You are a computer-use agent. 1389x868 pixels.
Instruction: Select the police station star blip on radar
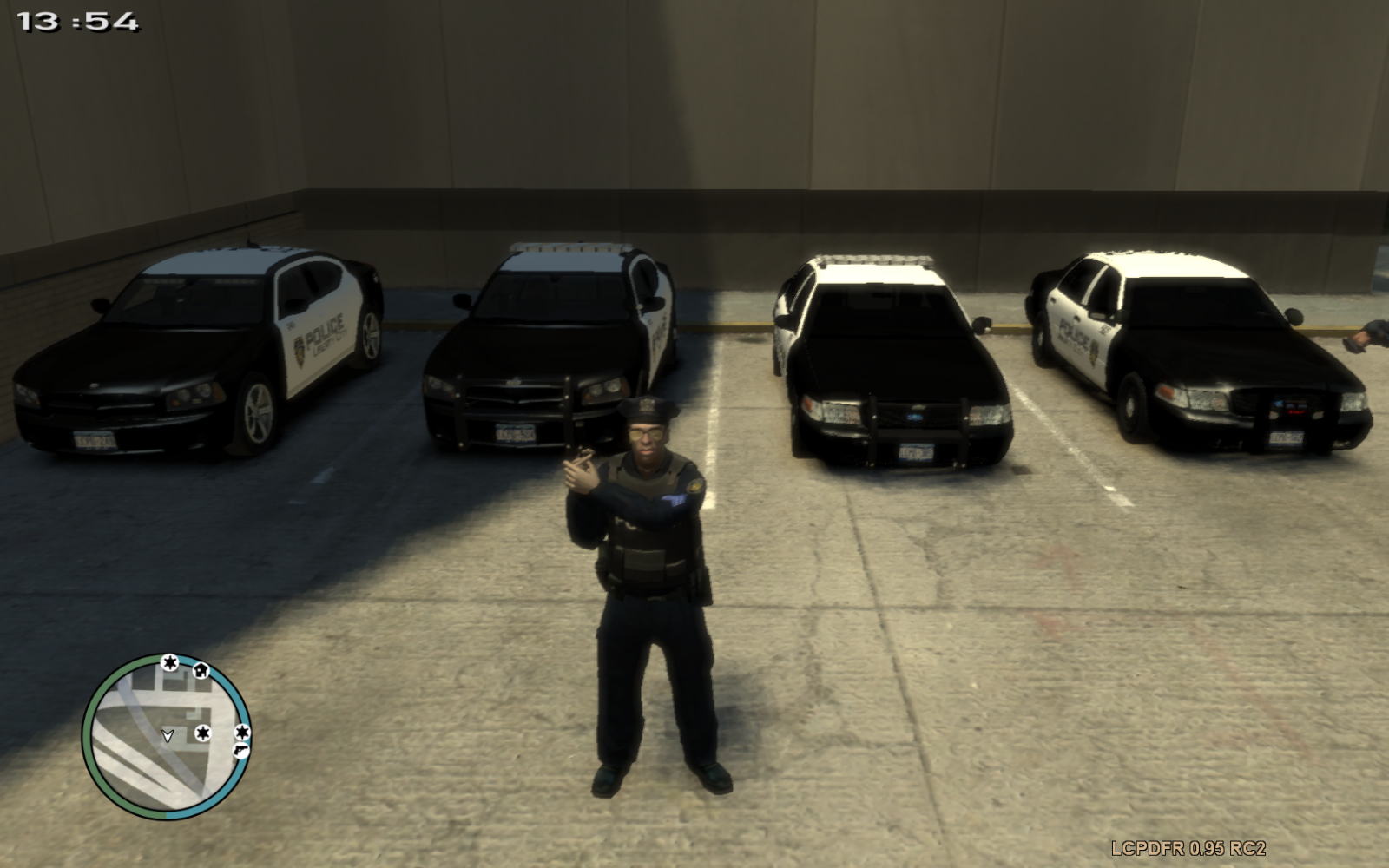click(202, 733)
